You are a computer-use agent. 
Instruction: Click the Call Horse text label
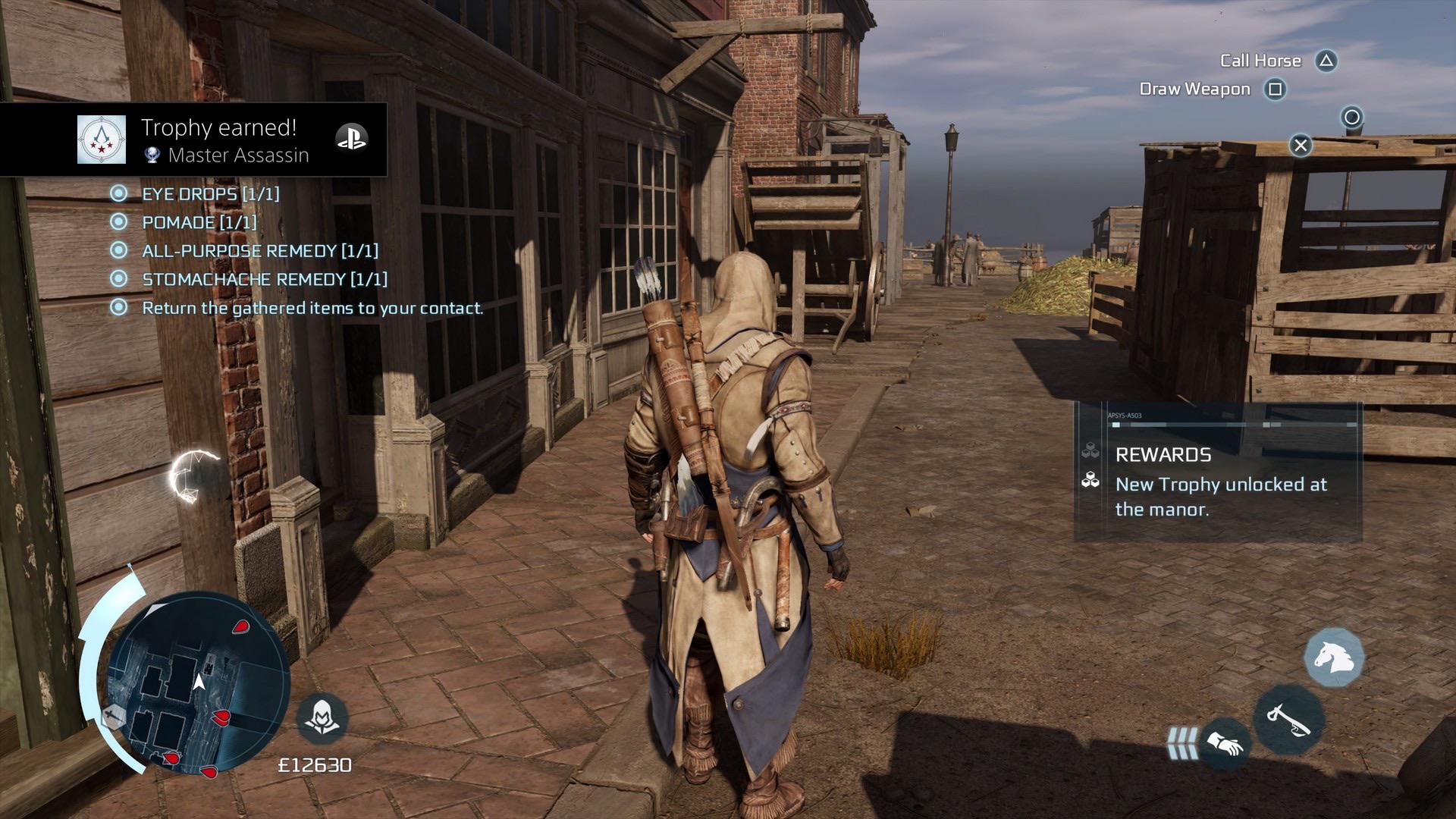(1261, 60)
